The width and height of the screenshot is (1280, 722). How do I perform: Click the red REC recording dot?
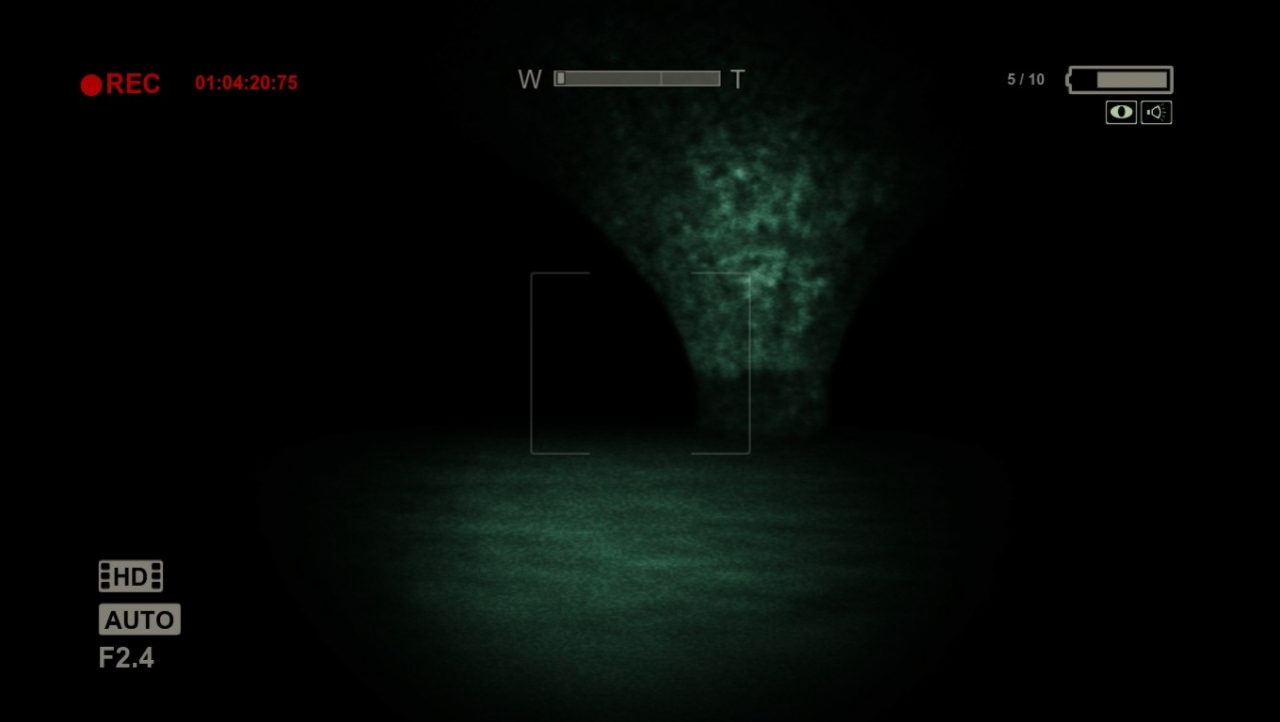[x=92, y=83]
